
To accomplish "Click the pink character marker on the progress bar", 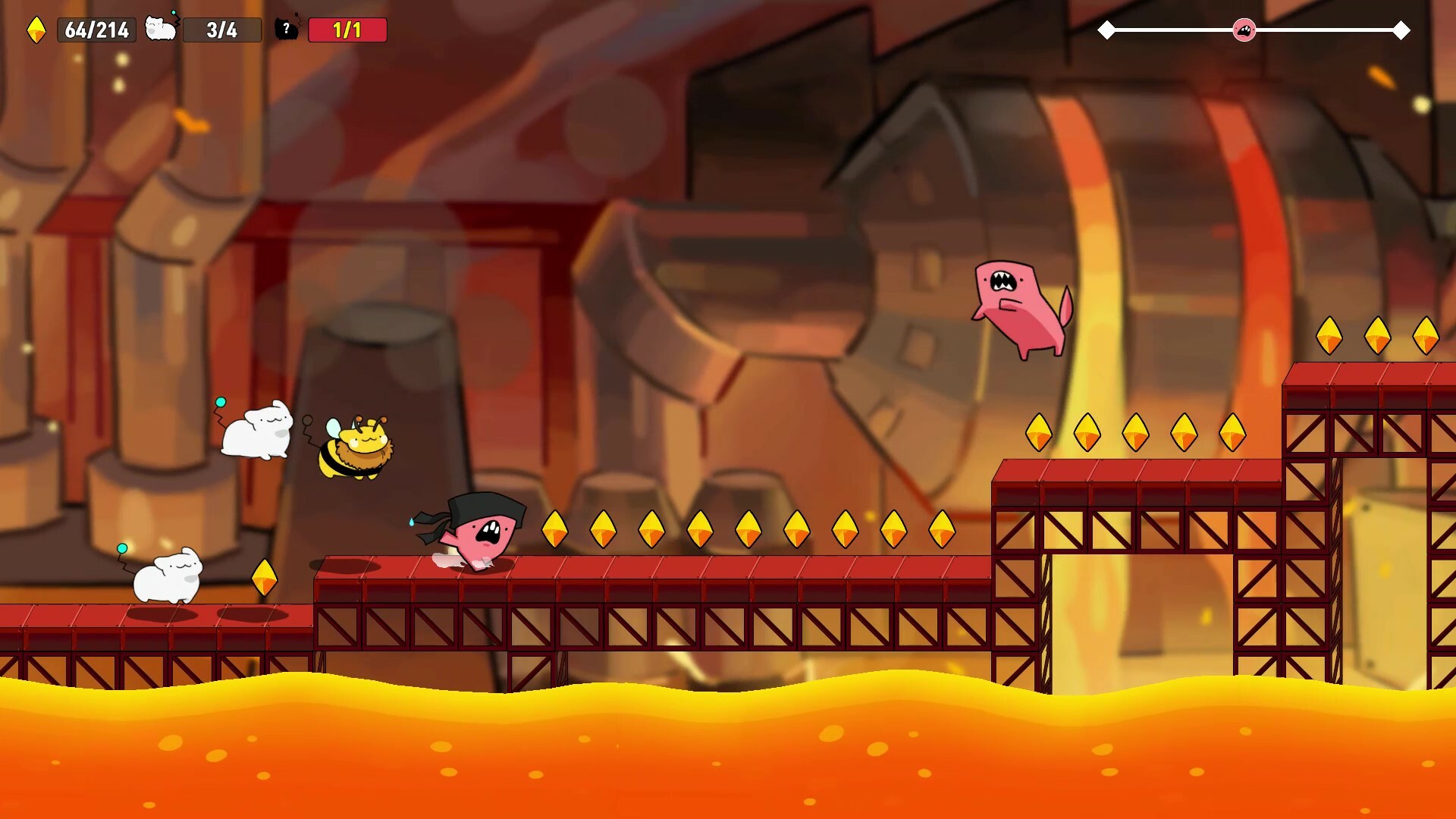I will click(x=1242, y=30).
